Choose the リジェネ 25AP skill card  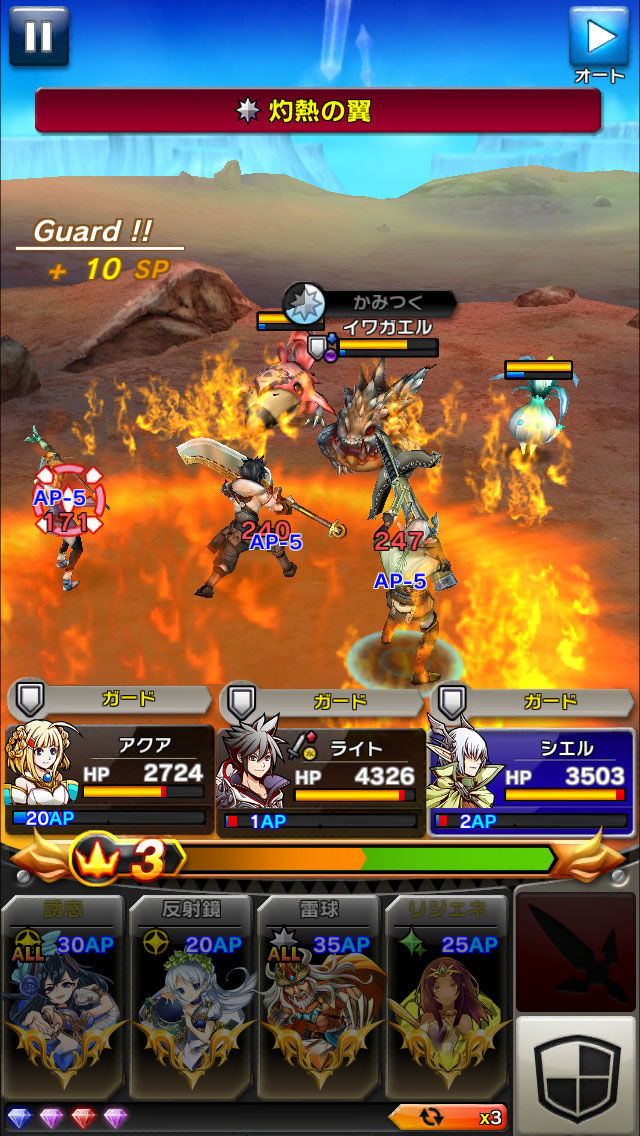pos(445,995)
